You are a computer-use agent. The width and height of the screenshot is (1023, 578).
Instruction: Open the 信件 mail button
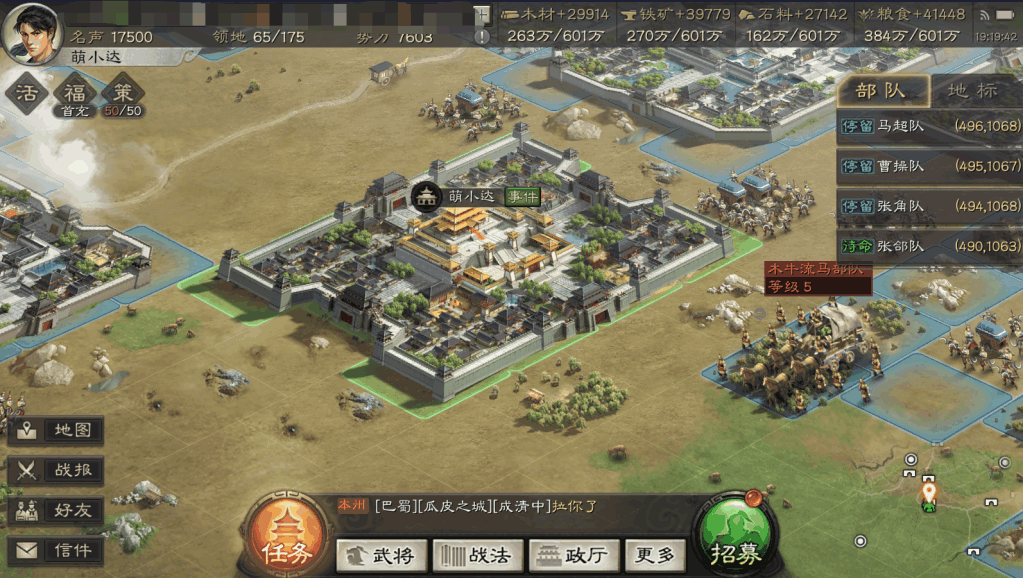[x=57, y=550]
